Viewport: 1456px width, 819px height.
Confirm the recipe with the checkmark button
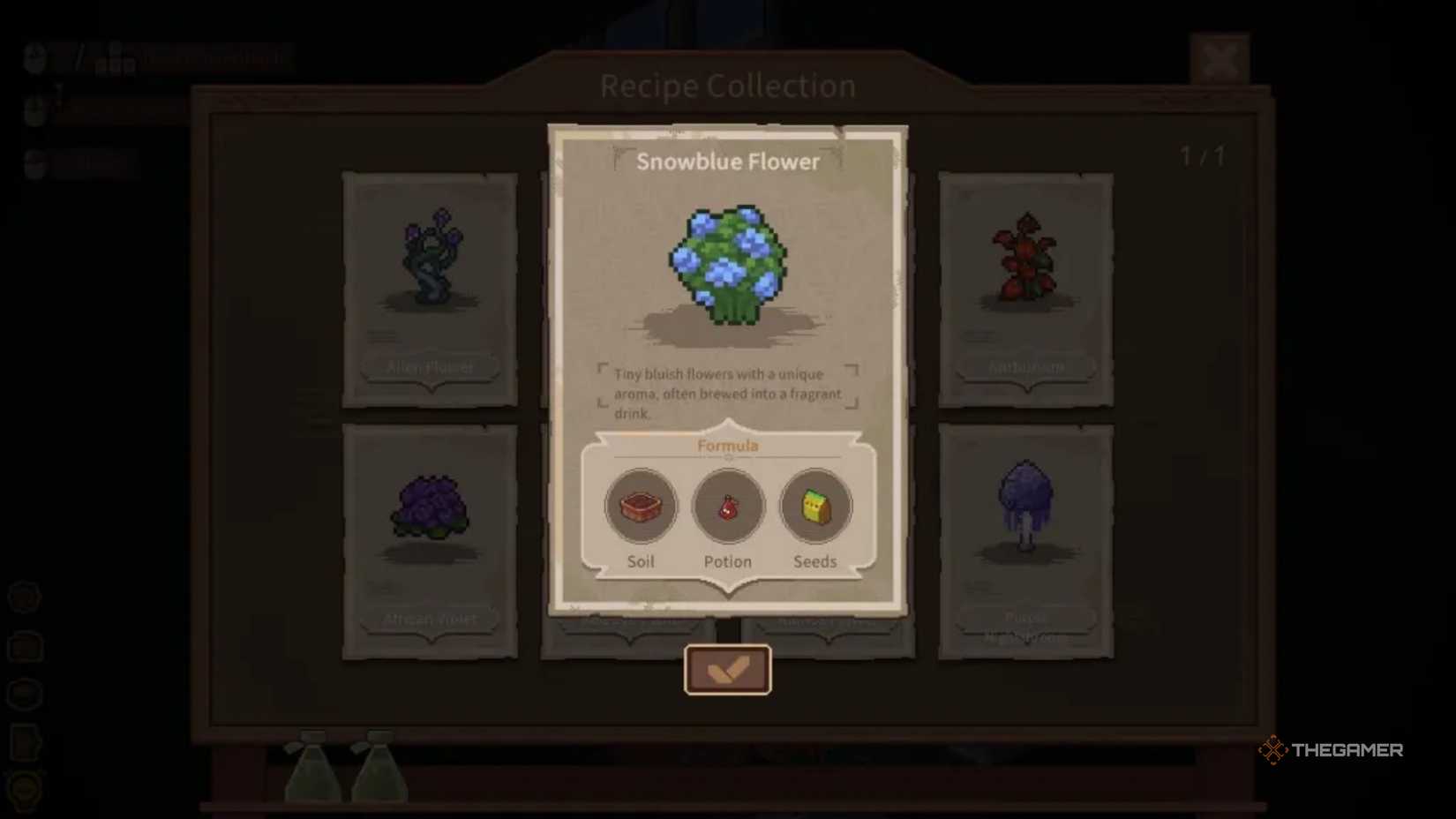[x=727, y=668]
